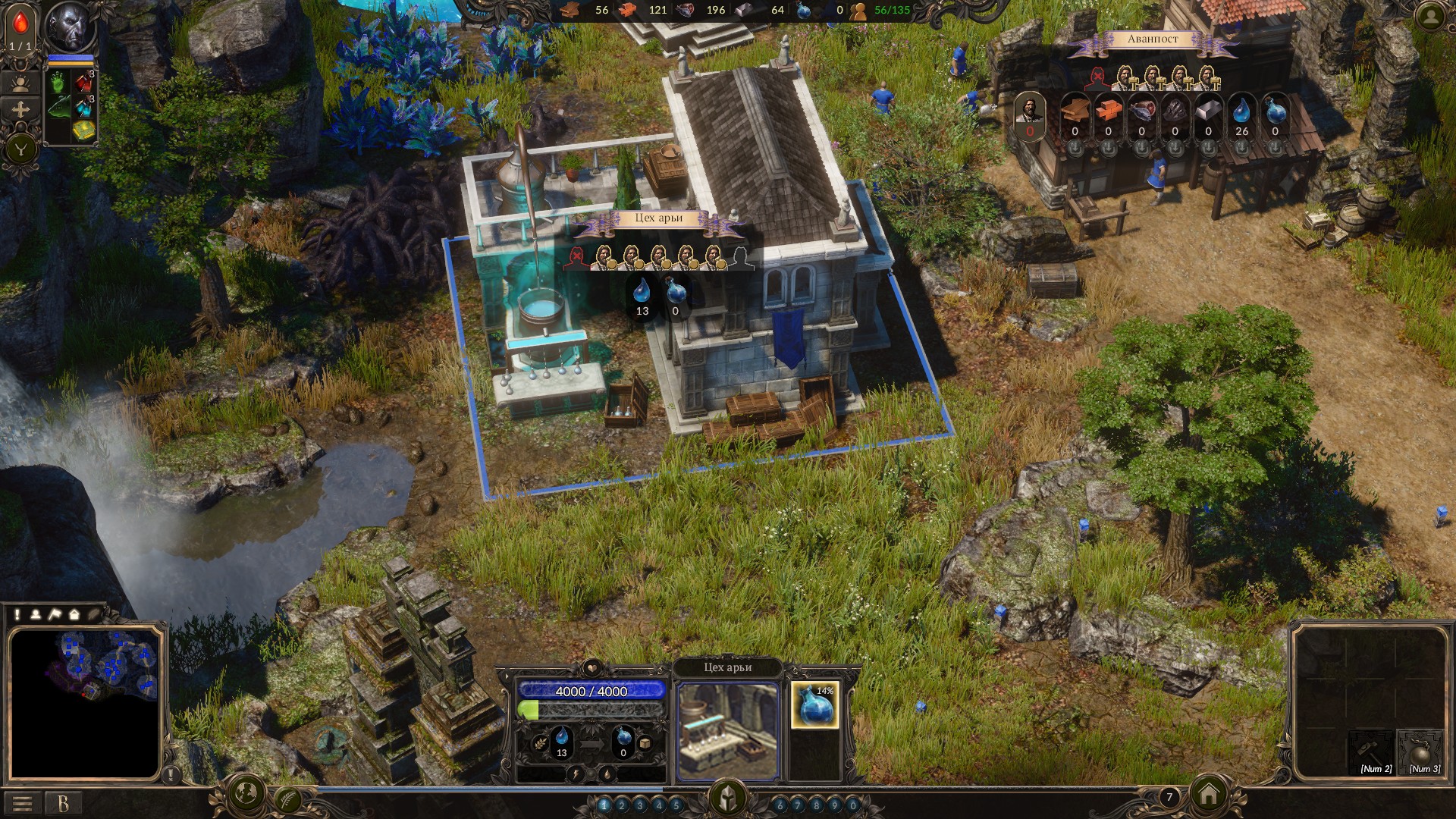Image resolution: width=1456 pixels, height=819 pixels.
Task: Toggle the house filter above minimap
Action: click(74, 614)
